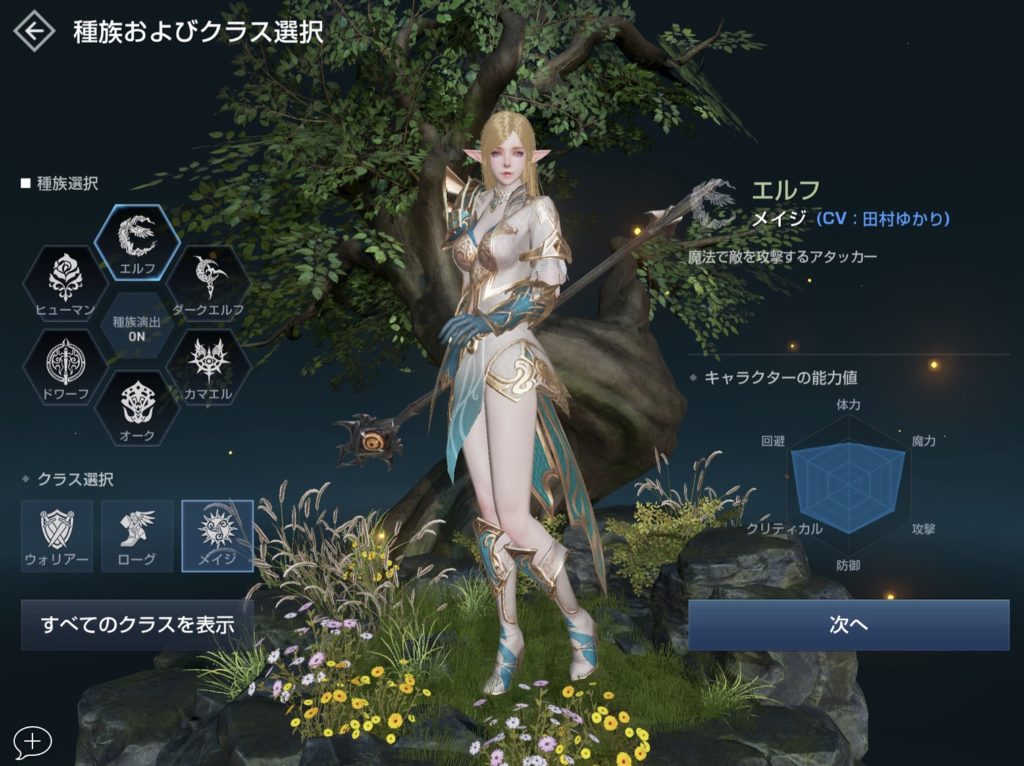The image size is (1024, 766).
Task: Pick the メイジ class
Action: (x=217, y=535)
